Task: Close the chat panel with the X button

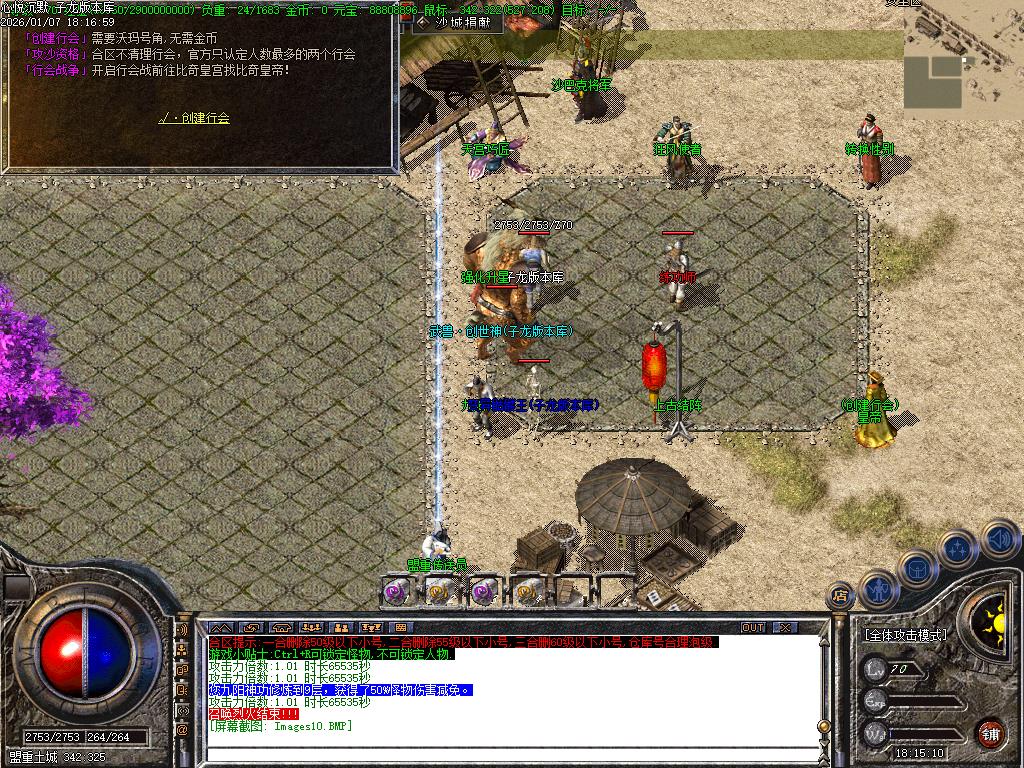Action: pos(785,627)
